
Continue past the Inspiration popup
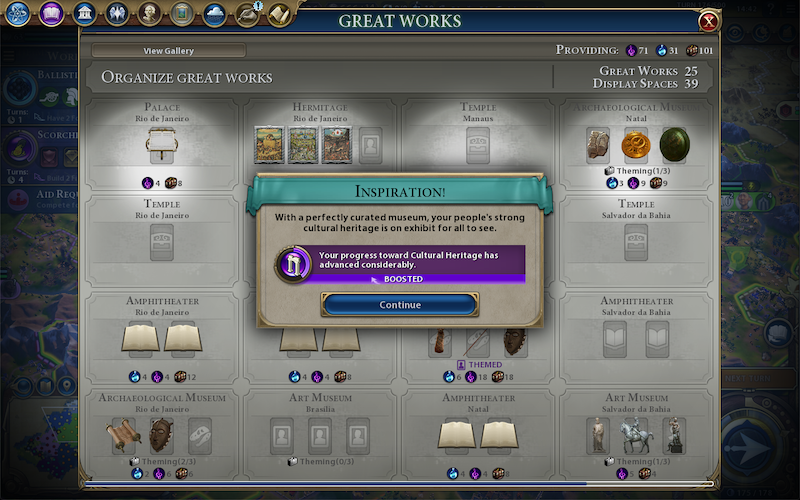click(400, 305)
